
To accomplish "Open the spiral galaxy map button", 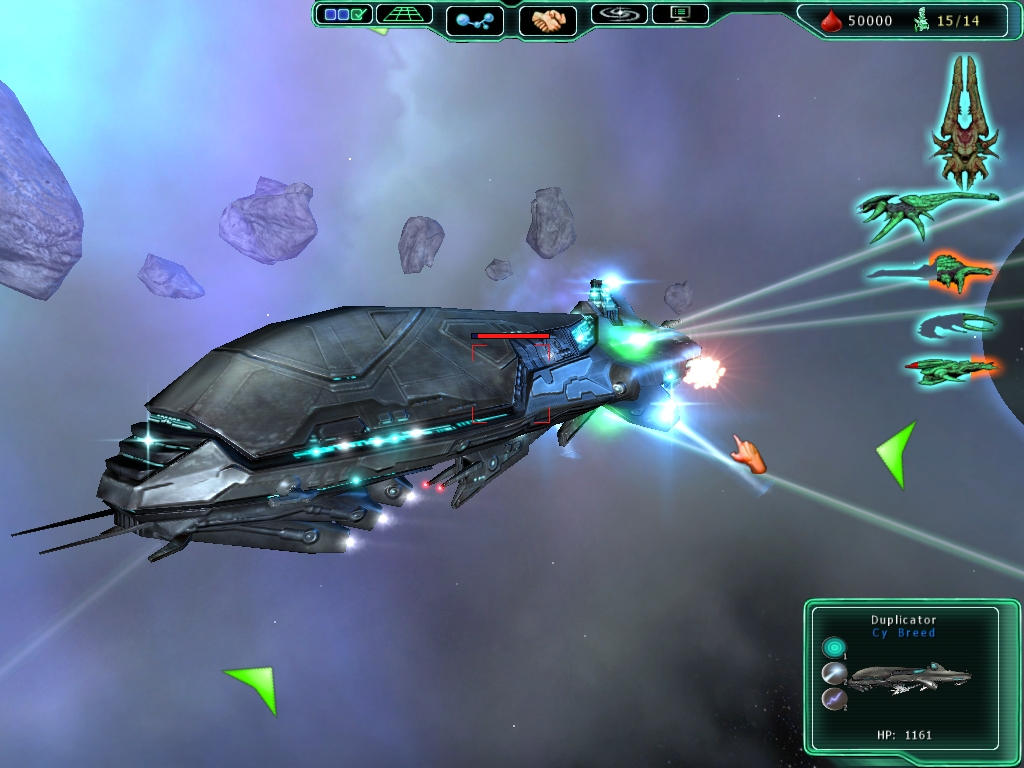I will click(619, 15).
